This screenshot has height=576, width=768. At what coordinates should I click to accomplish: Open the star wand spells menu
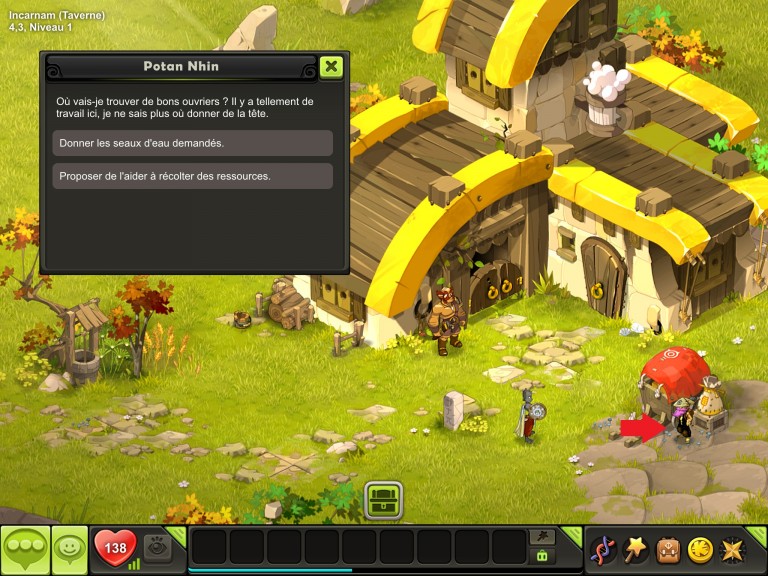coord(636,549)
